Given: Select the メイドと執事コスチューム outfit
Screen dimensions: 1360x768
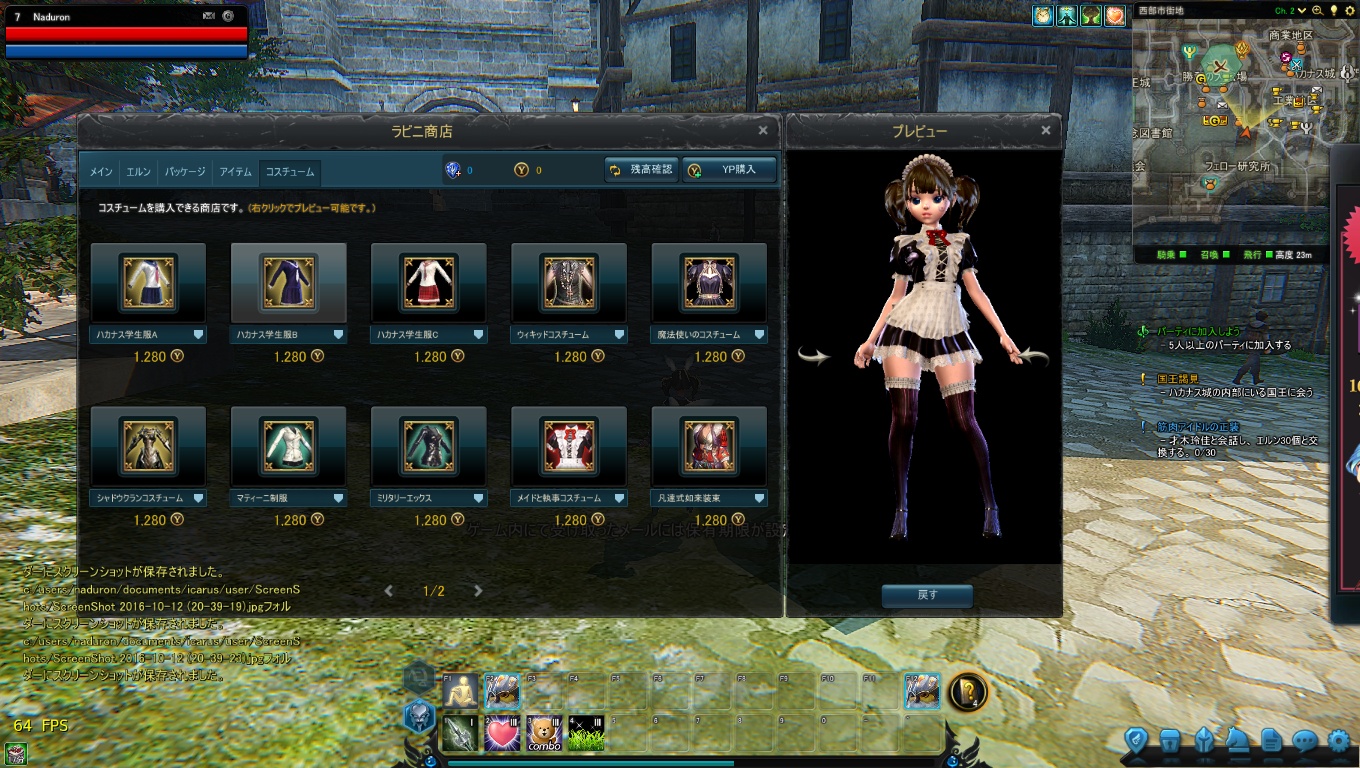Looking at the screenshot, I should point(568,446).
